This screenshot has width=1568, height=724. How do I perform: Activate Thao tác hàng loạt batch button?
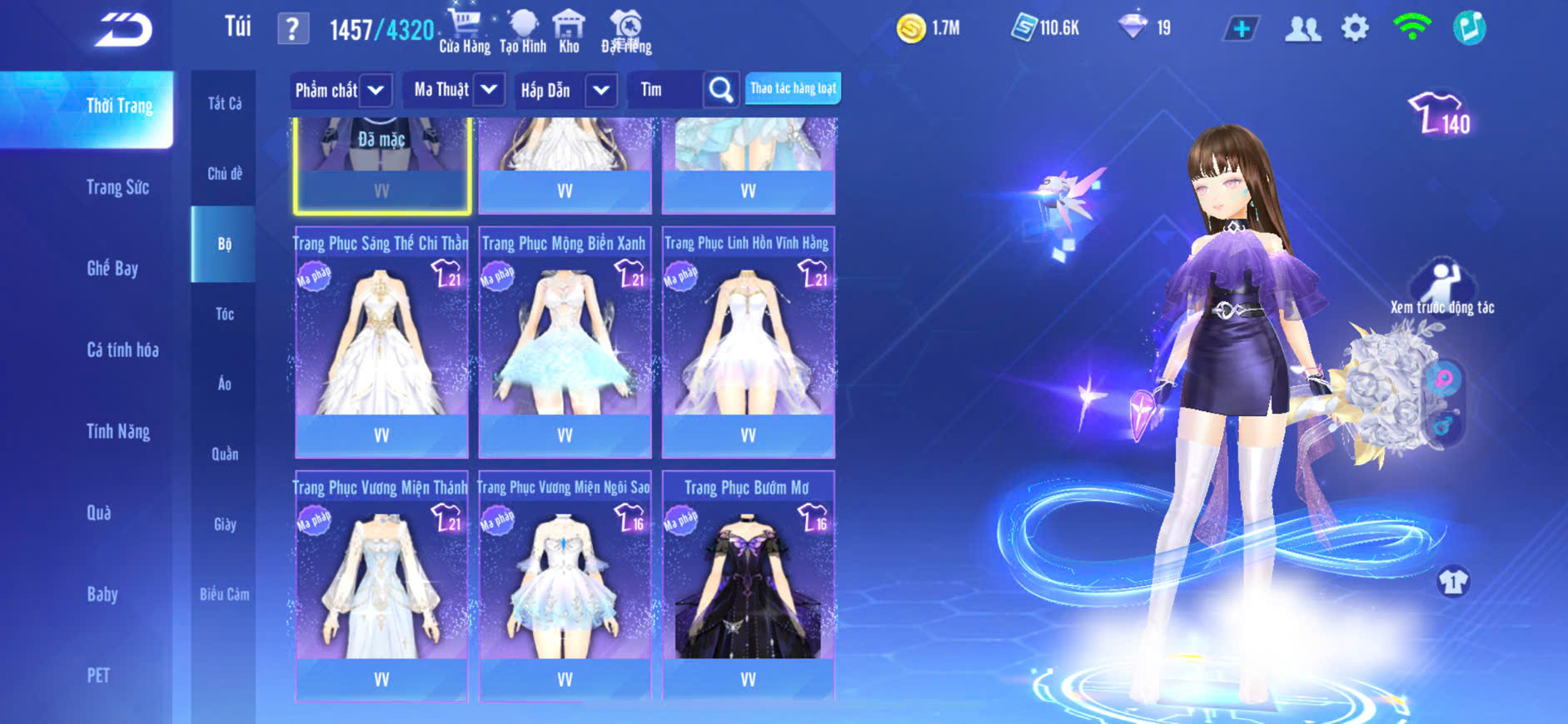(x=793, y=88)
